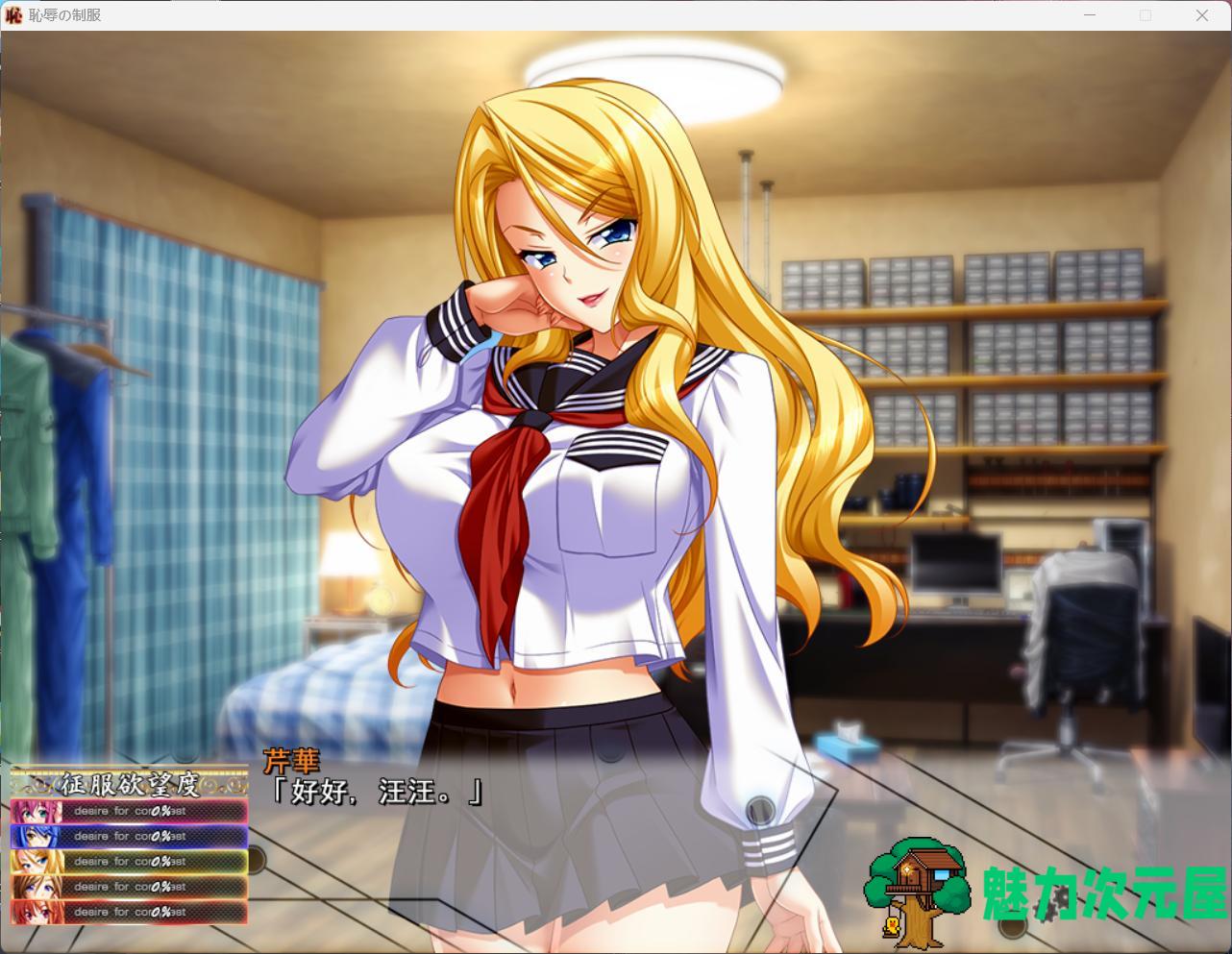1232x954 pixels.
Task: Advance the dialogue line spoken by 芹華
Action: [377, 793]
